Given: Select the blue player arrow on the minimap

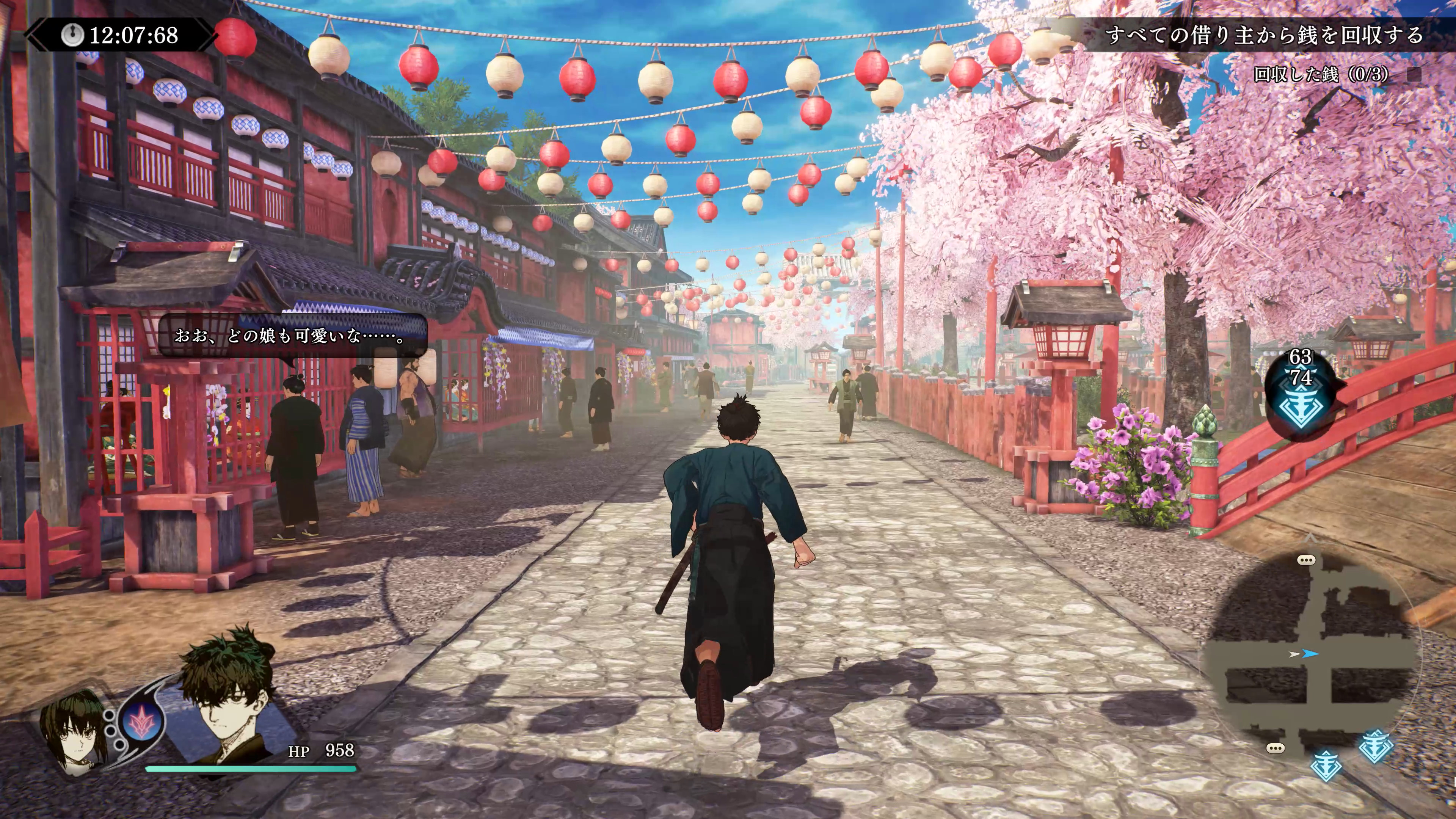Looking at the screenshot, I should pyautogui.click(x=1310, y=654).
